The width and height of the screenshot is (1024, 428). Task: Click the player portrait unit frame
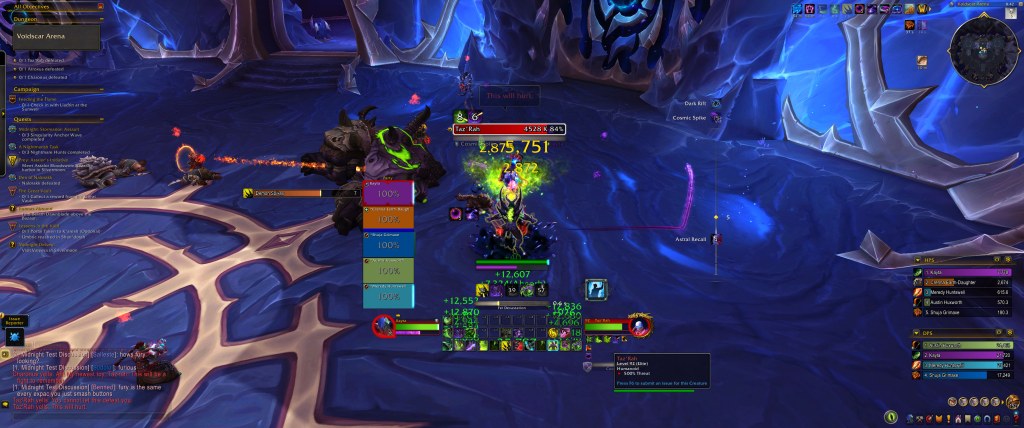point(384,325)
